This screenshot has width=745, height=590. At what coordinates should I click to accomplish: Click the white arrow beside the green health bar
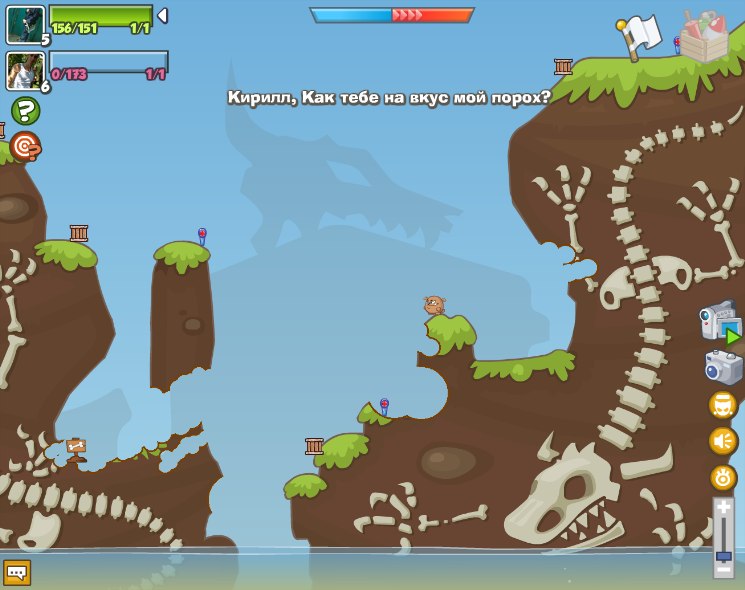point(162,15)
